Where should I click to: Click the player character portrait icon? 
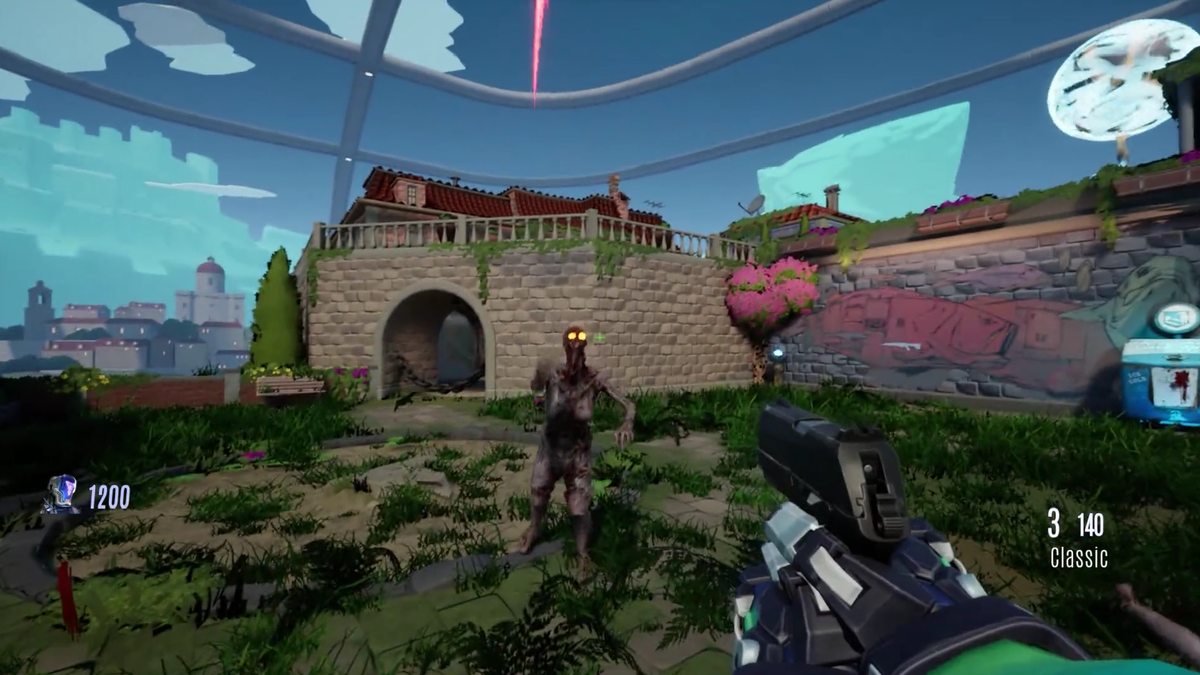(x=62, y=494)
